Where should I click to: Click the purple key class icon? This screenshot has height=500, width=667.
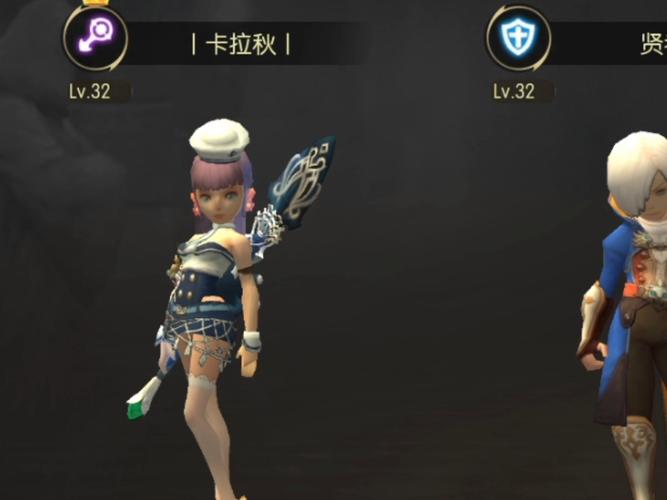[x=95, y=39]
